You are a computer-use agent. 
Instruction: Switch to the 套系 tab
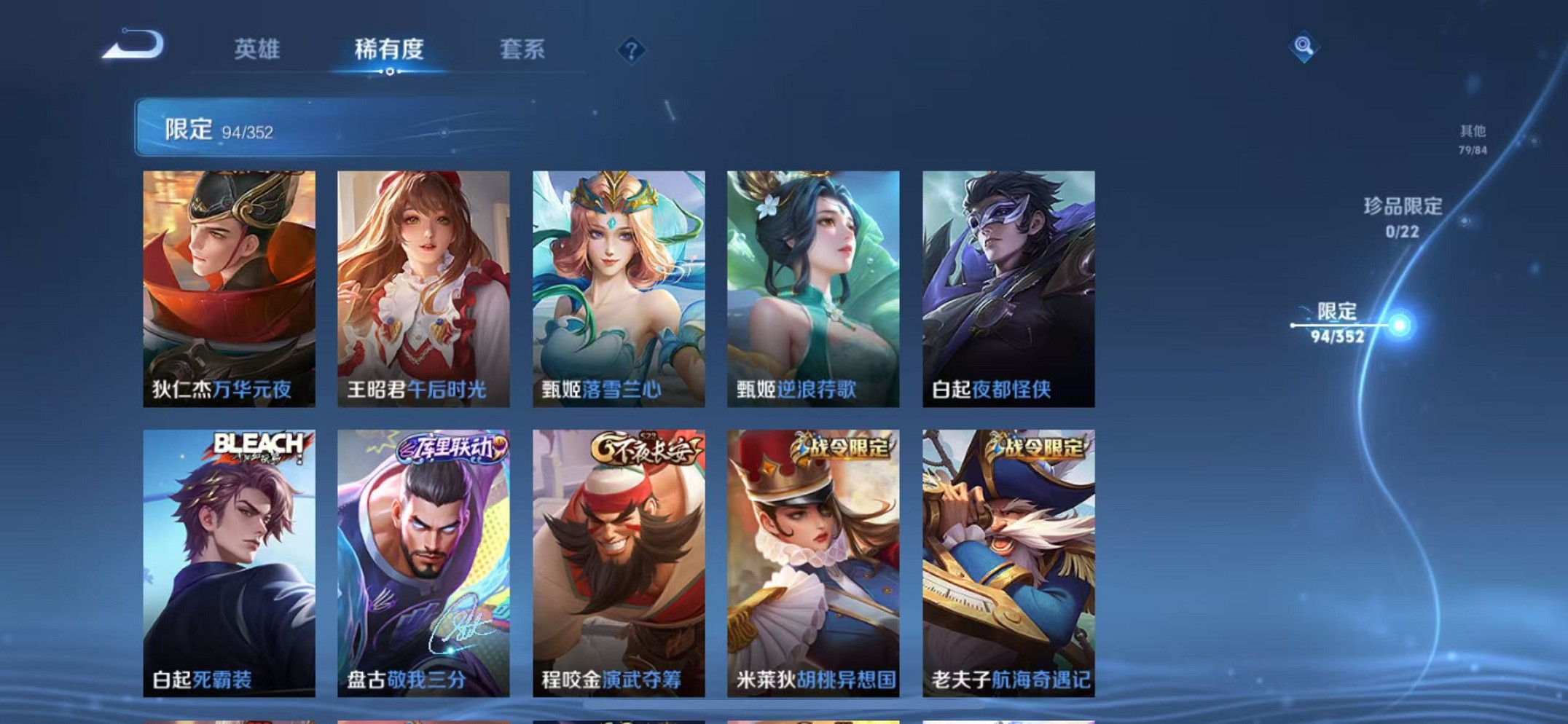522,50
